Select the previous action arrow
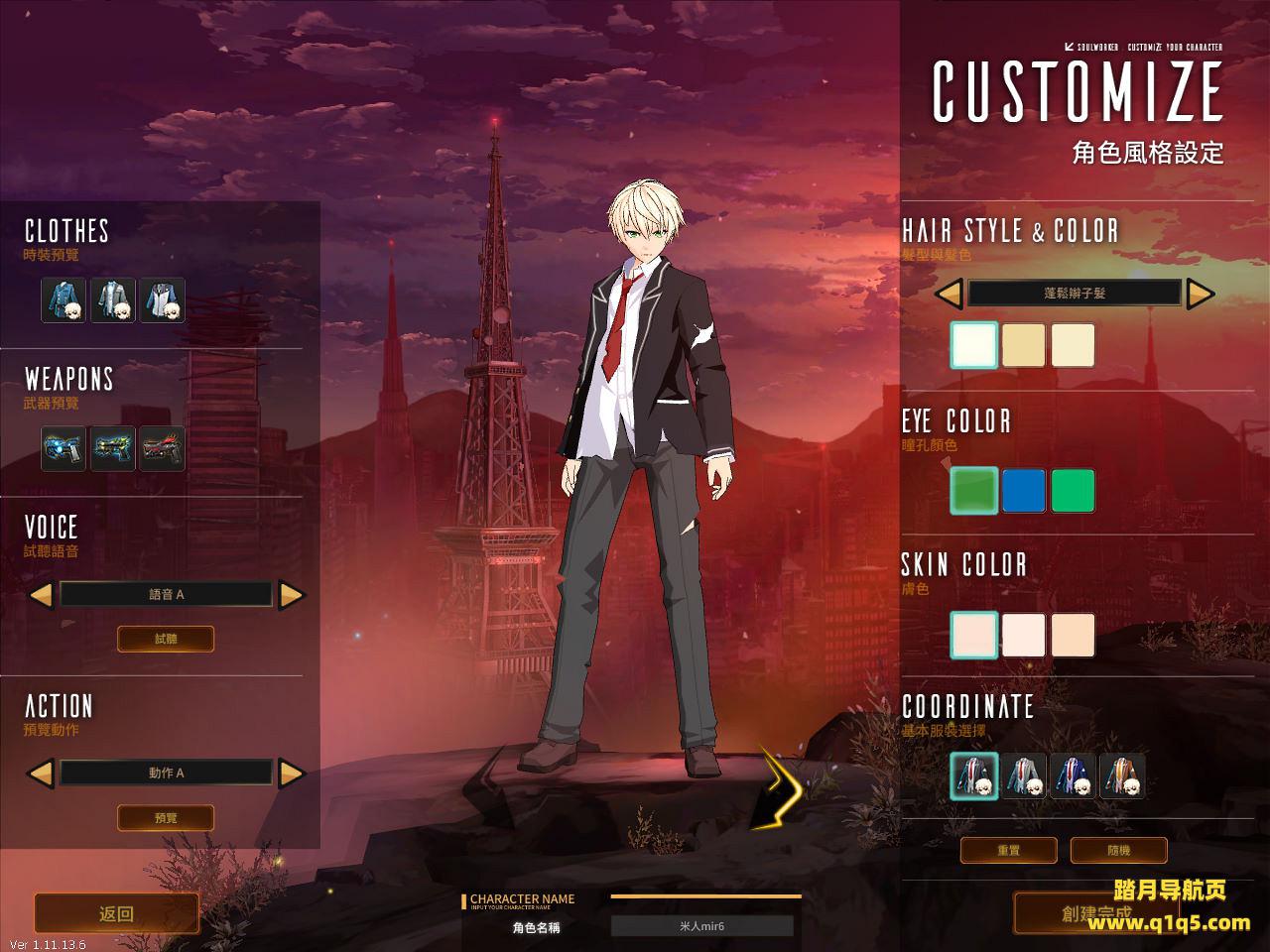The width and height of the screenshot is (1270, 952). point(41,773)
